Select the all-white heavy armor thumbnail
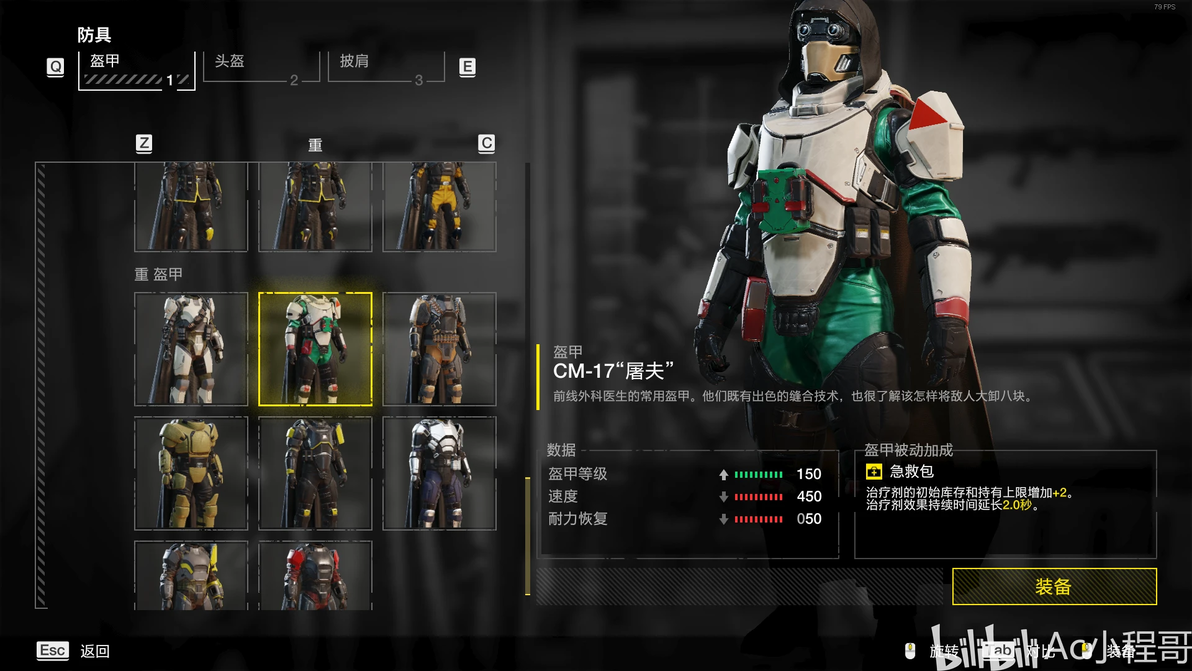1192x671 pixels. tap(191, 349)
